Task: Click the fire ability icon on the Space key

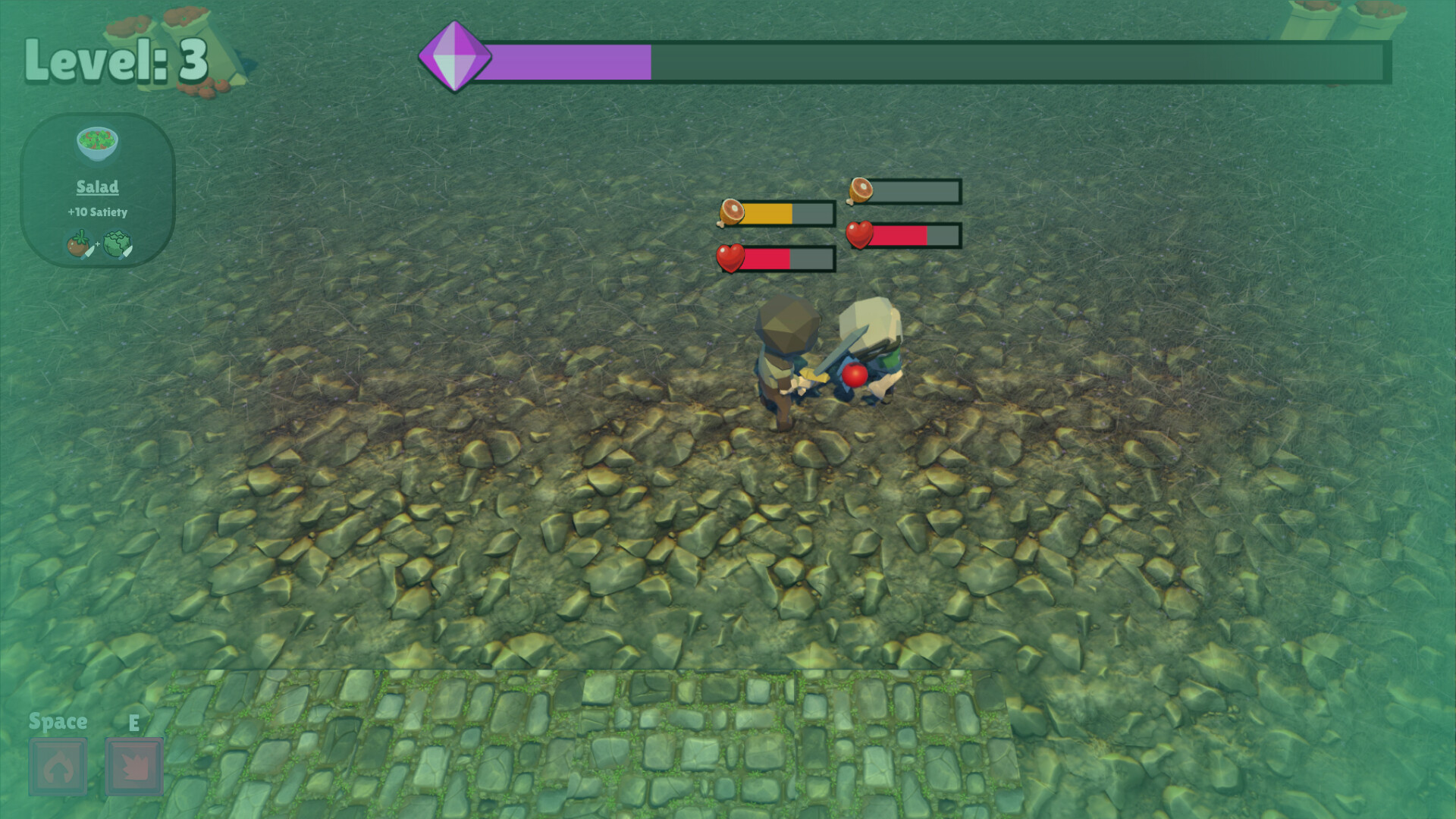Action: [x=57, y=767]
